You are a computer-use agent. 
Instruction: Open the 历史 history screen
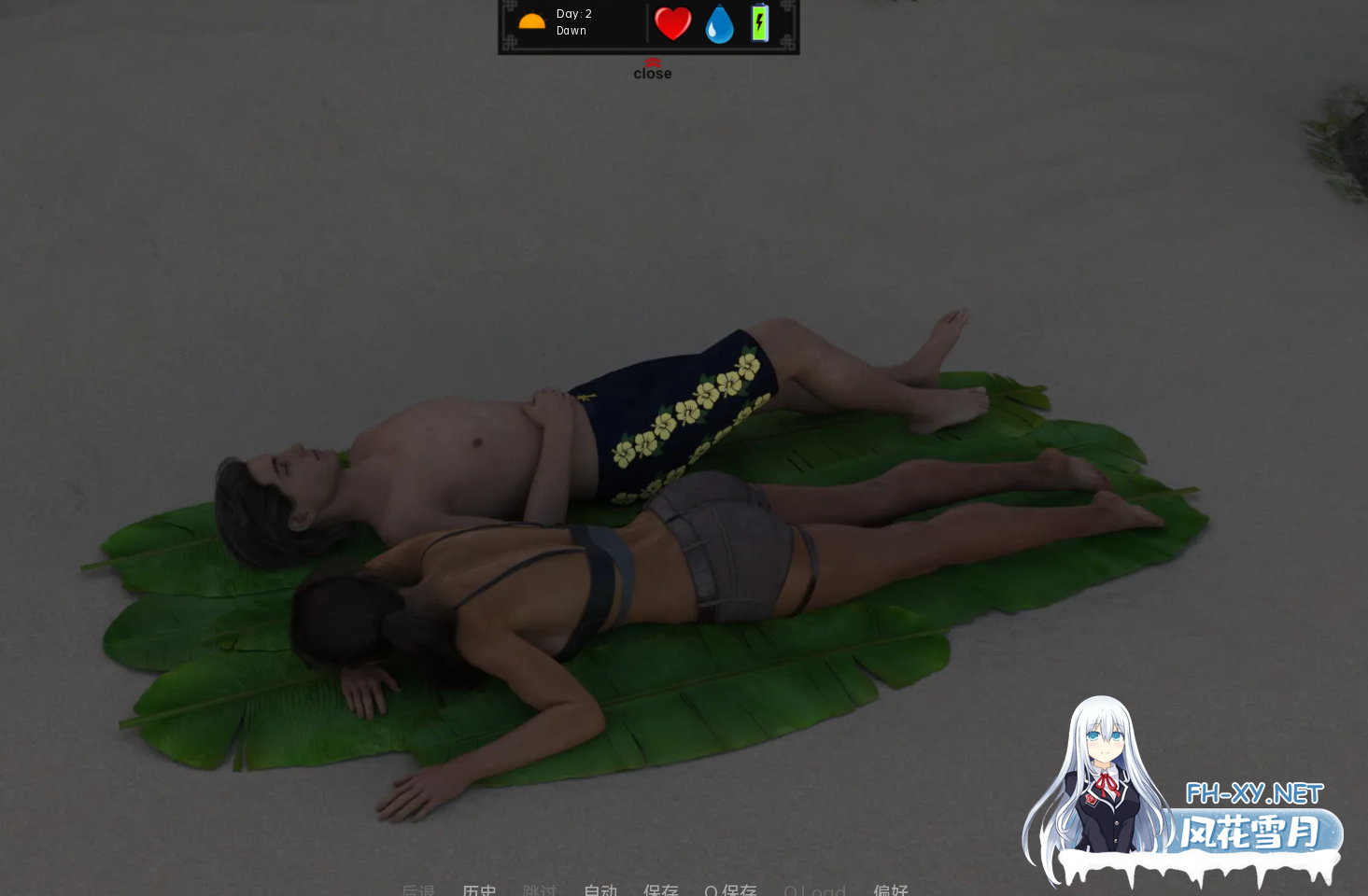(480, 891)
